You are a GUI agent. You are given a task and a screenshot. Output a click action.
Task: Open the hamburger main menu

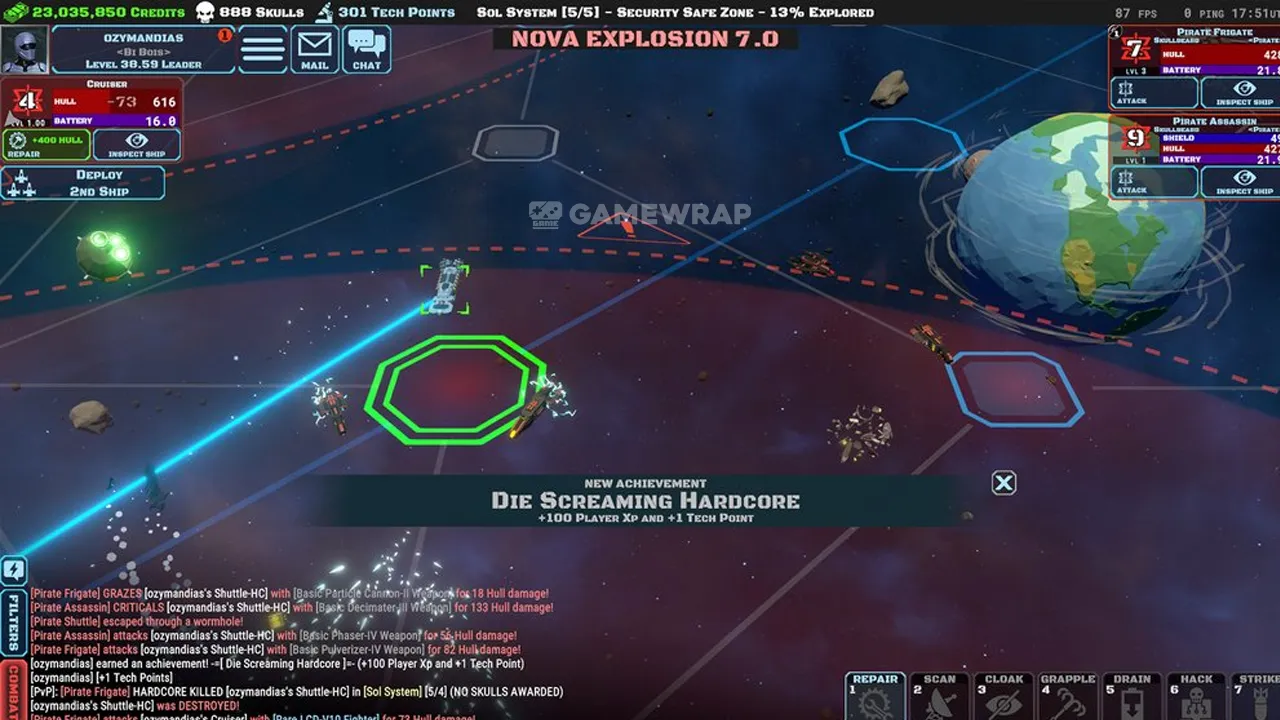263,49
